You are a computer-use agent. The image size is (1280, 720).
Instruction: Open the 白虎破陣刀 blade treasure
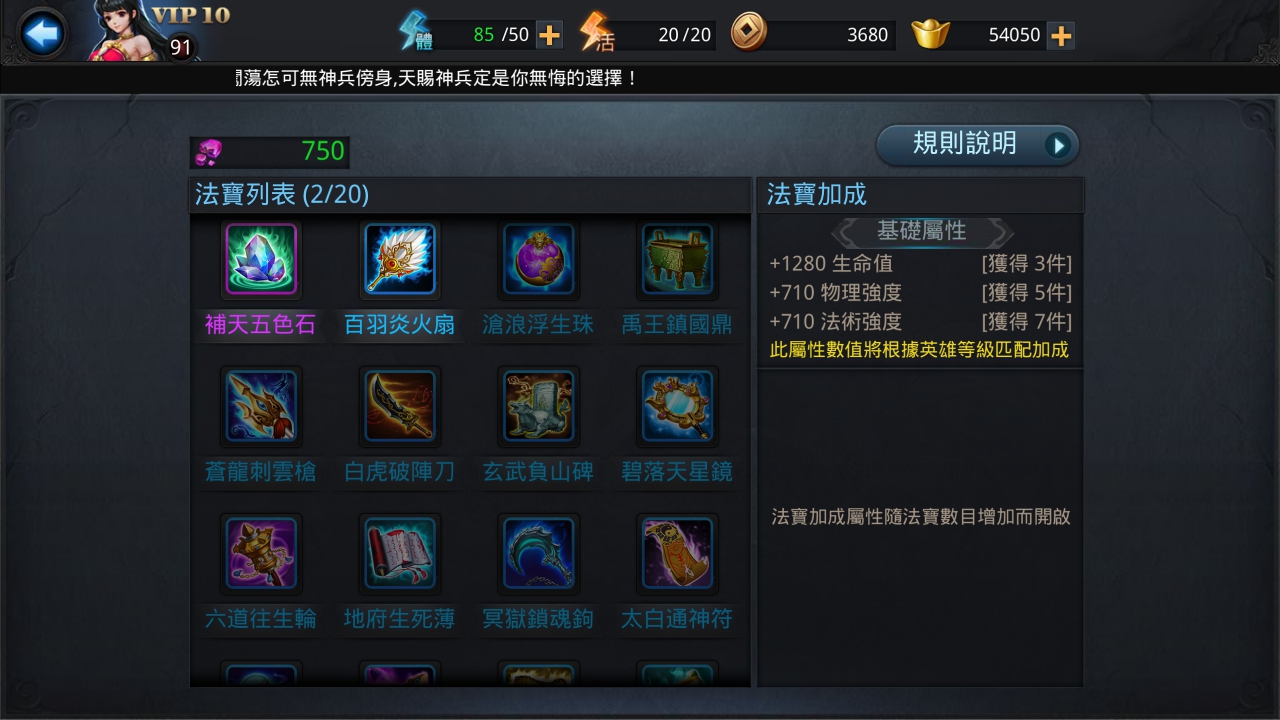point(398,407)
